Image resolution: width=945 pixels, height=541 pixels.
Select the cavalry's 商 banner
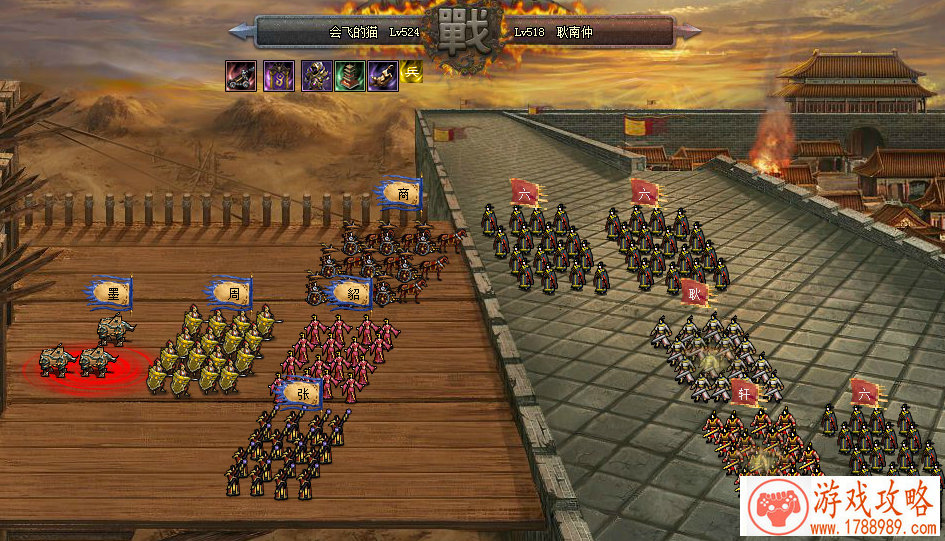click(402, 193)
